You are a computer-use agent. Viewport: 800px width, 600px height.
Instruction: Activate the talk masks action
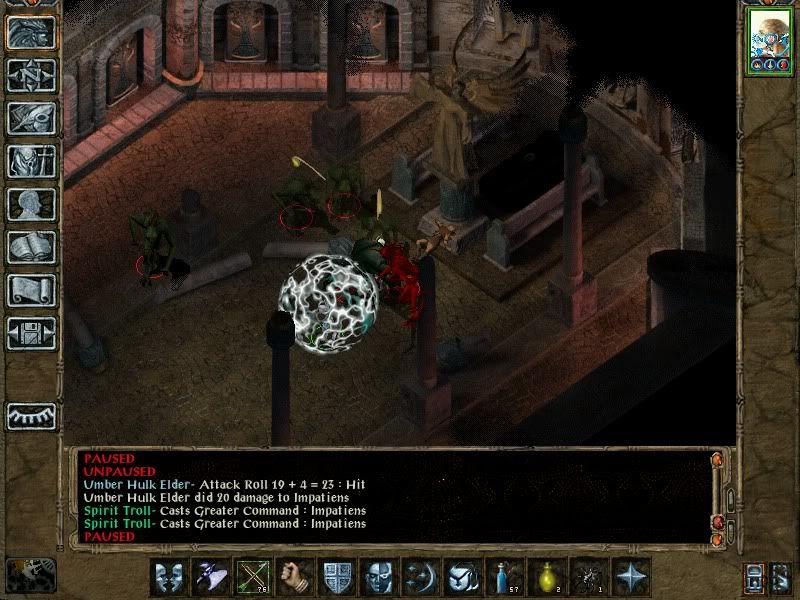tap(169, 577)
